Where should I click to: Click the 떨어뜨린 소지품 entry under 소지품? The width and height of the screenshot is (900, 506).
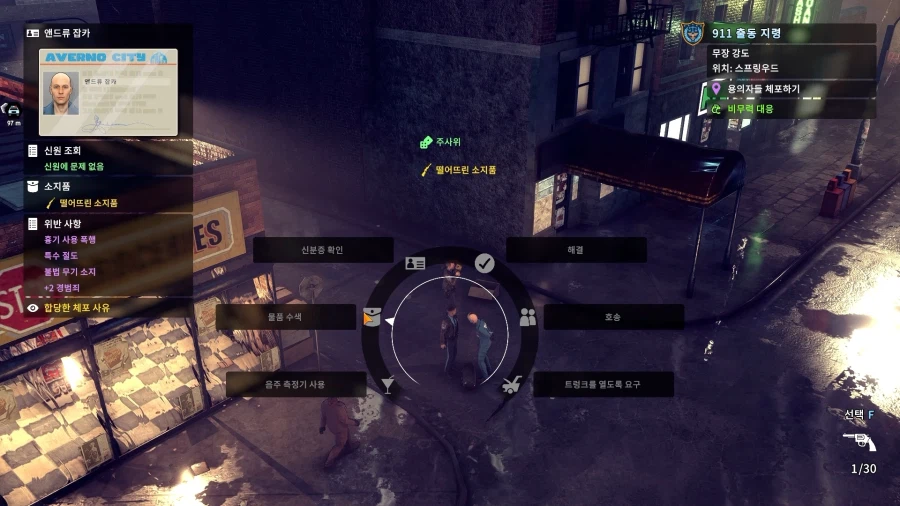click(x=88, y=203)
